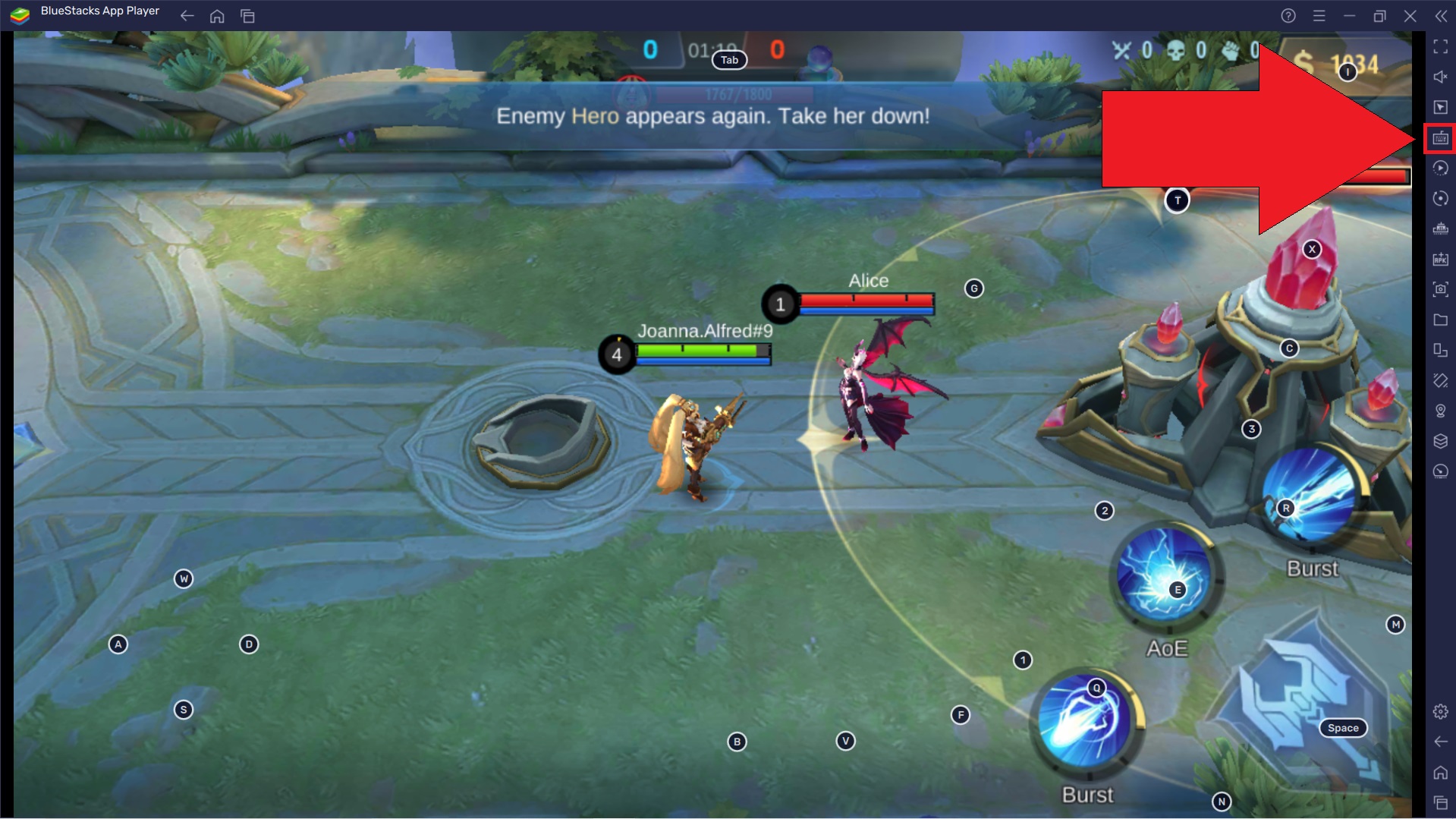Start the macro recorder
Image resolution: width=1456 pixels, height=819 pixels.
[x=1440, y=168]
